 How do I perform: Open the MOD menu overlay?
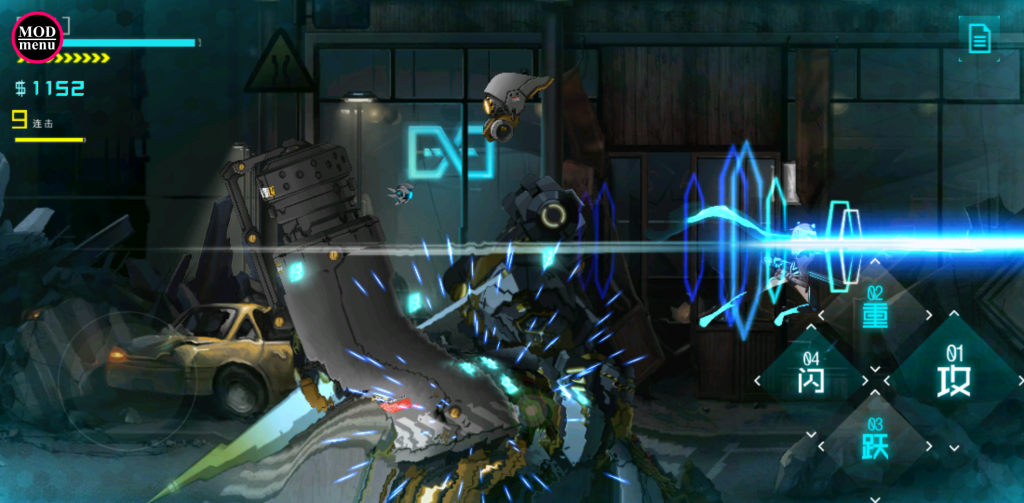[x=37, y=37]
